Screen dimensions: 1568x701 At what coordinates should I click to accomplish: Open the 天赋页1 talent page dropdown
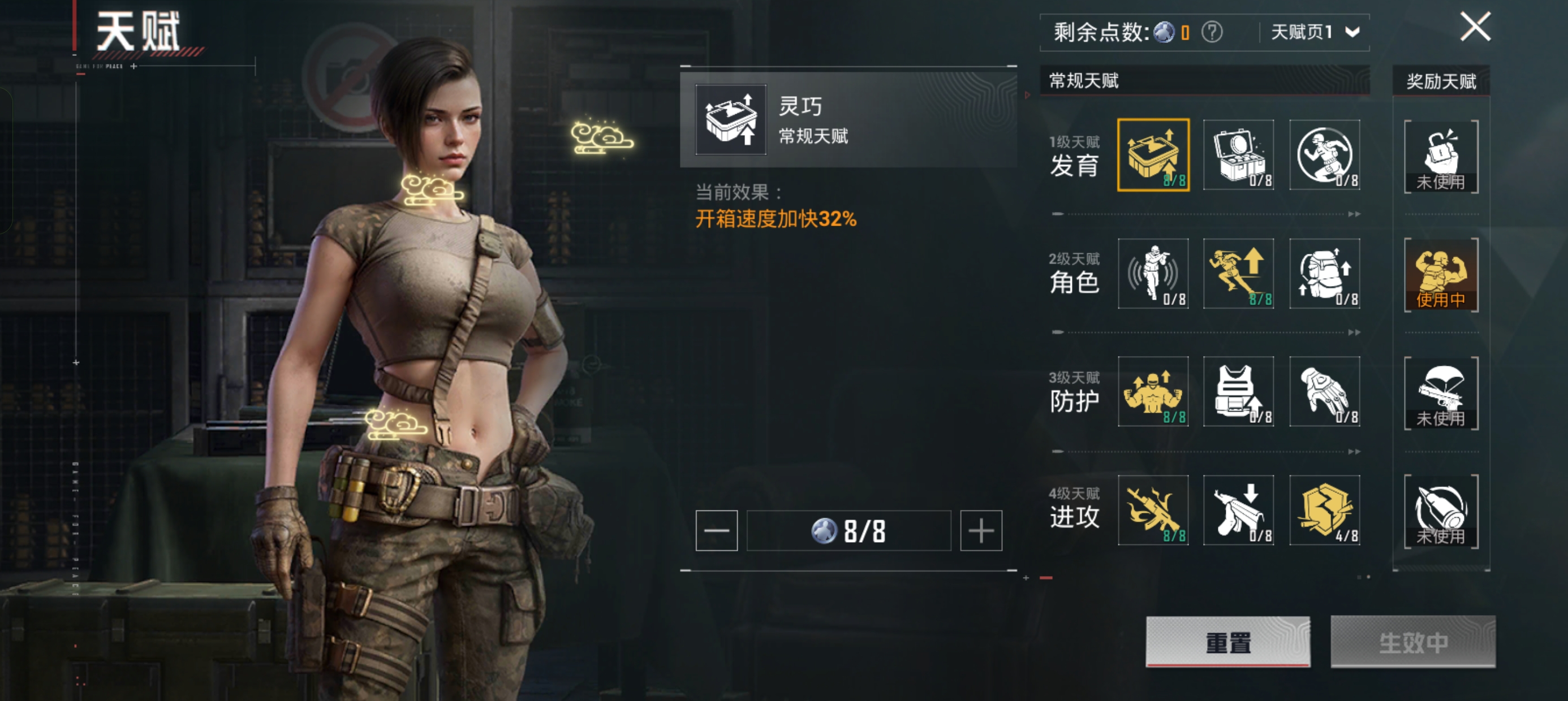click(1315, 32)
